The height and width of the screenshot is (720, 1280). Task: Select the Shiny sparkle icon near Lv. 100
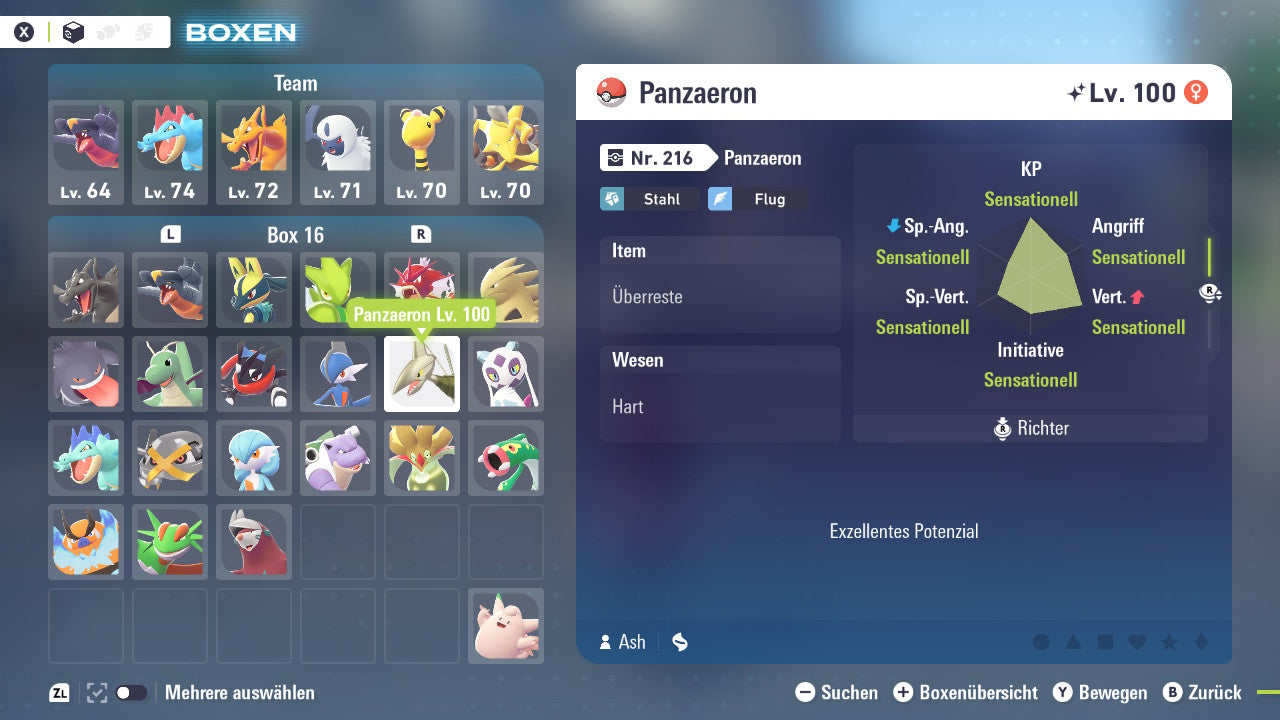coord(1076,91)
